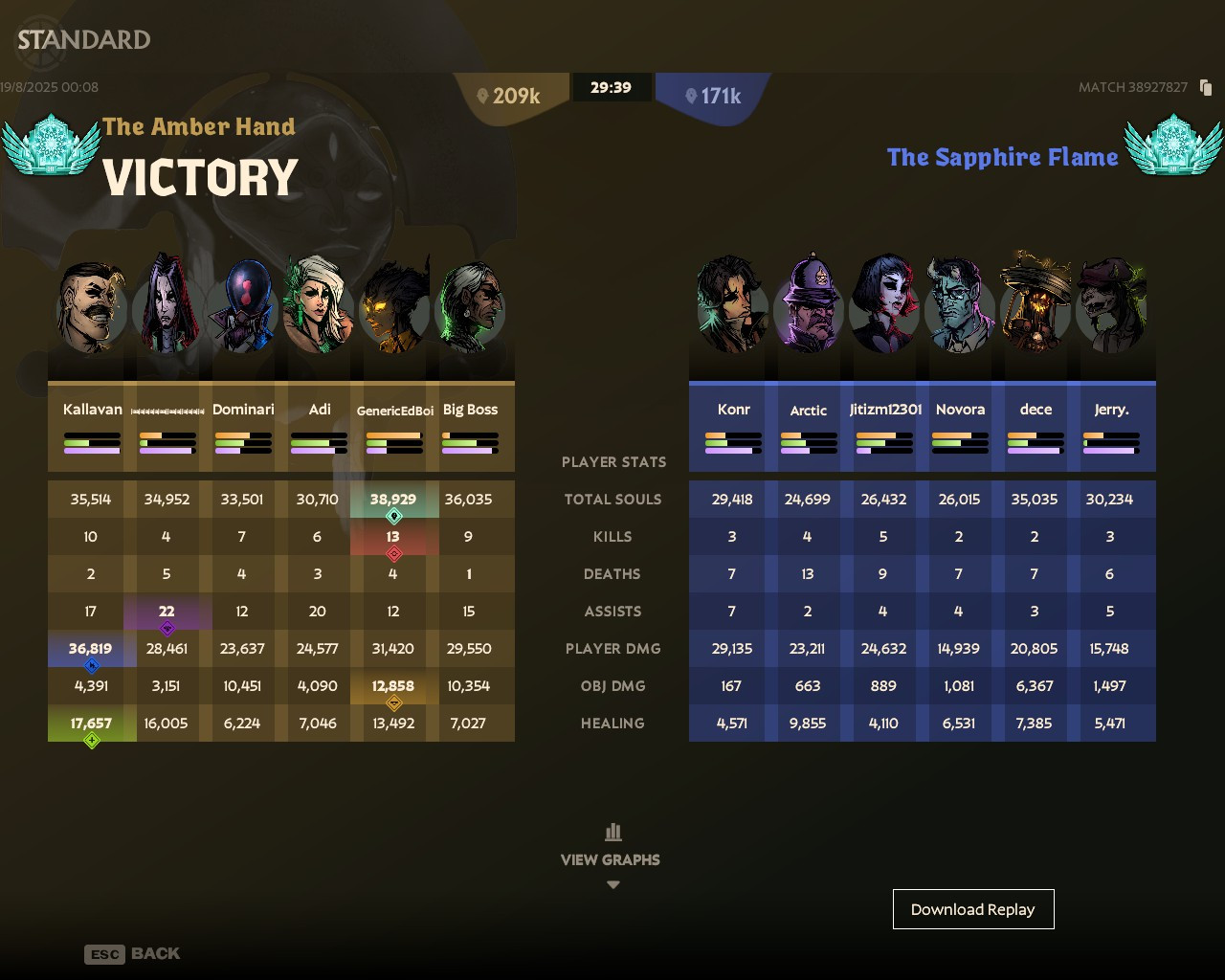The height and width of the screenshot is (980, 1225).
Task: Click the STANDARD game mode label
Action: click(84, 41)
